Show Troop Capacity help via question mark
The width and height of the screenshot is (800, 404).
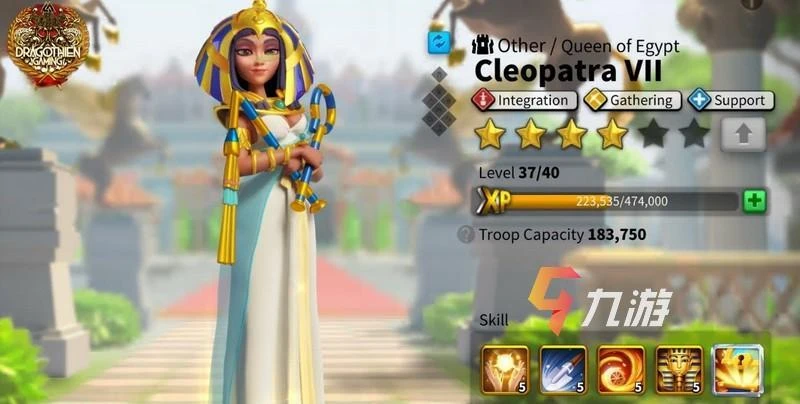[465, 235]
